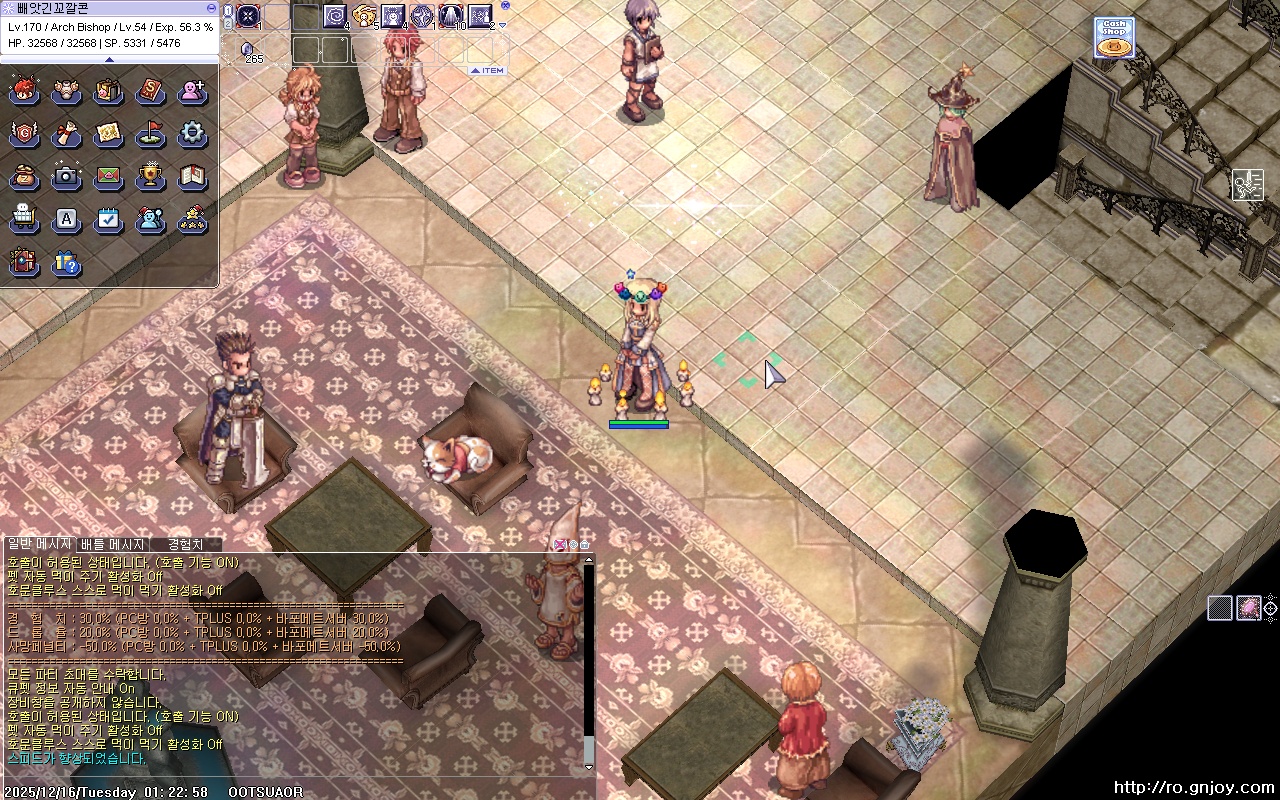Open the Cash Shop
Viewport: 1280px width, 800px height.
pos(1113,38)
